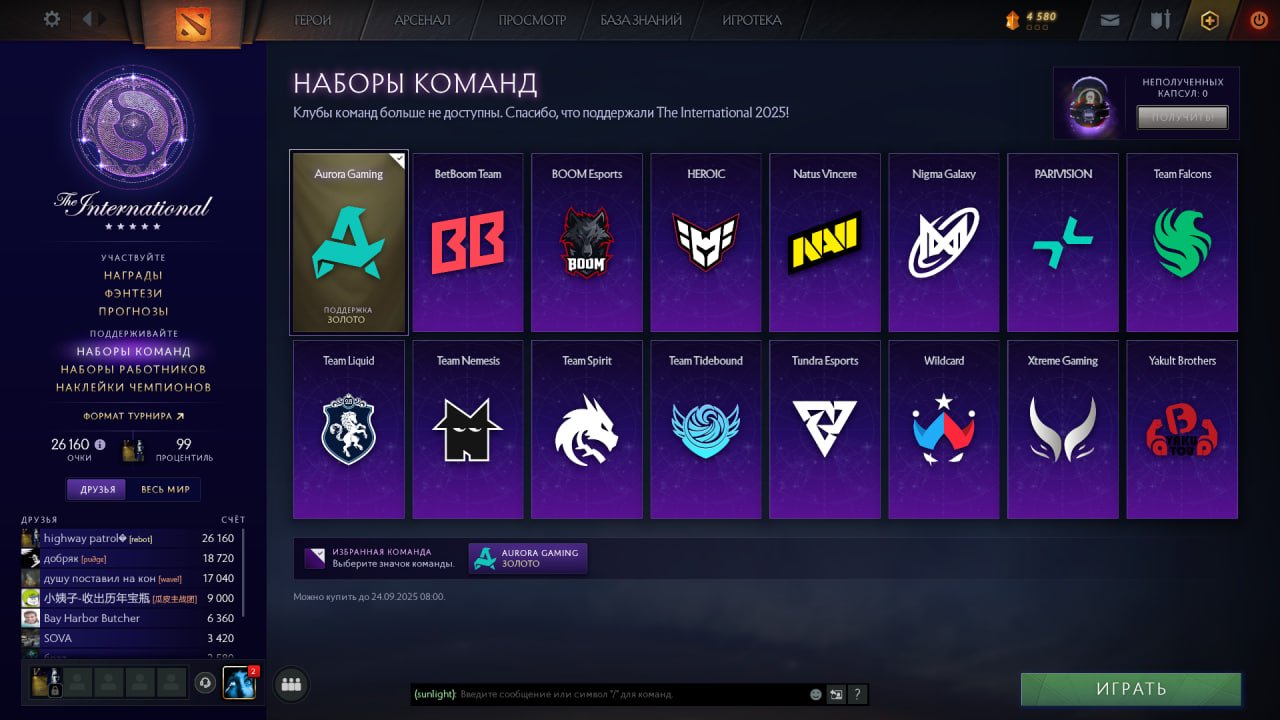The image size is (1280, 720).
Task: Open the mail notifications envelope icon
Action: (x=1109, y=19)
